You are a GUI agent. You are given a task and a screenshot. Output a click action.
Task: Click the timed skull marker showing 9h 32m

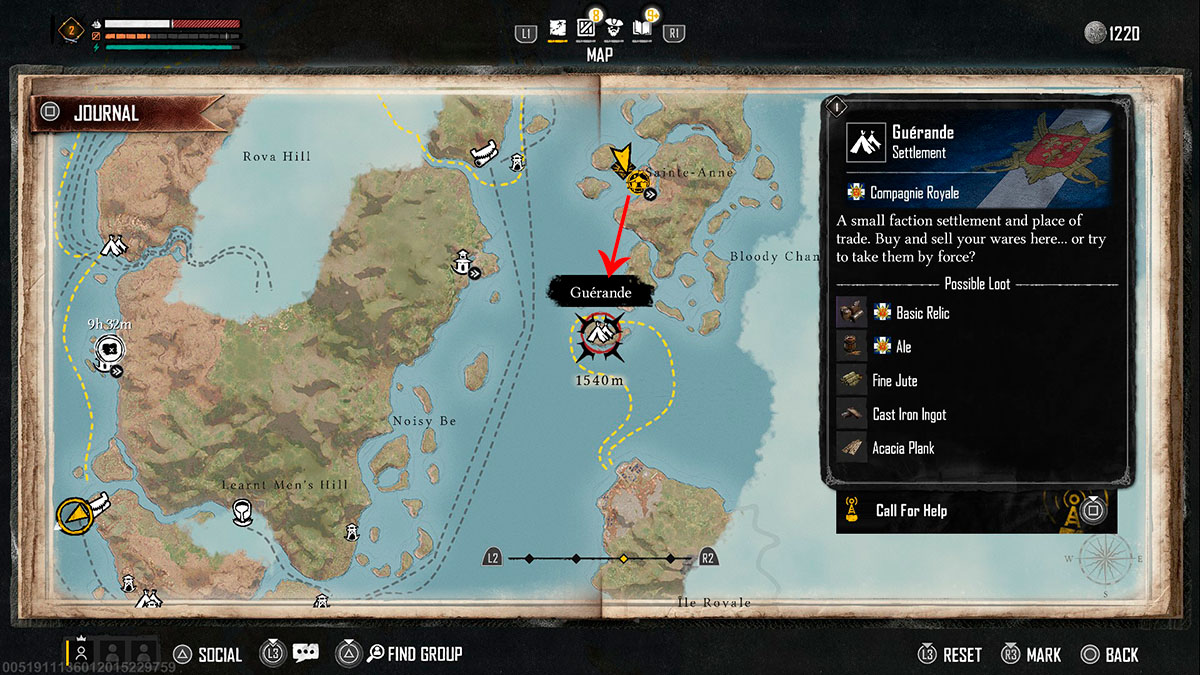pyautogui.click(x=109, y=350)
